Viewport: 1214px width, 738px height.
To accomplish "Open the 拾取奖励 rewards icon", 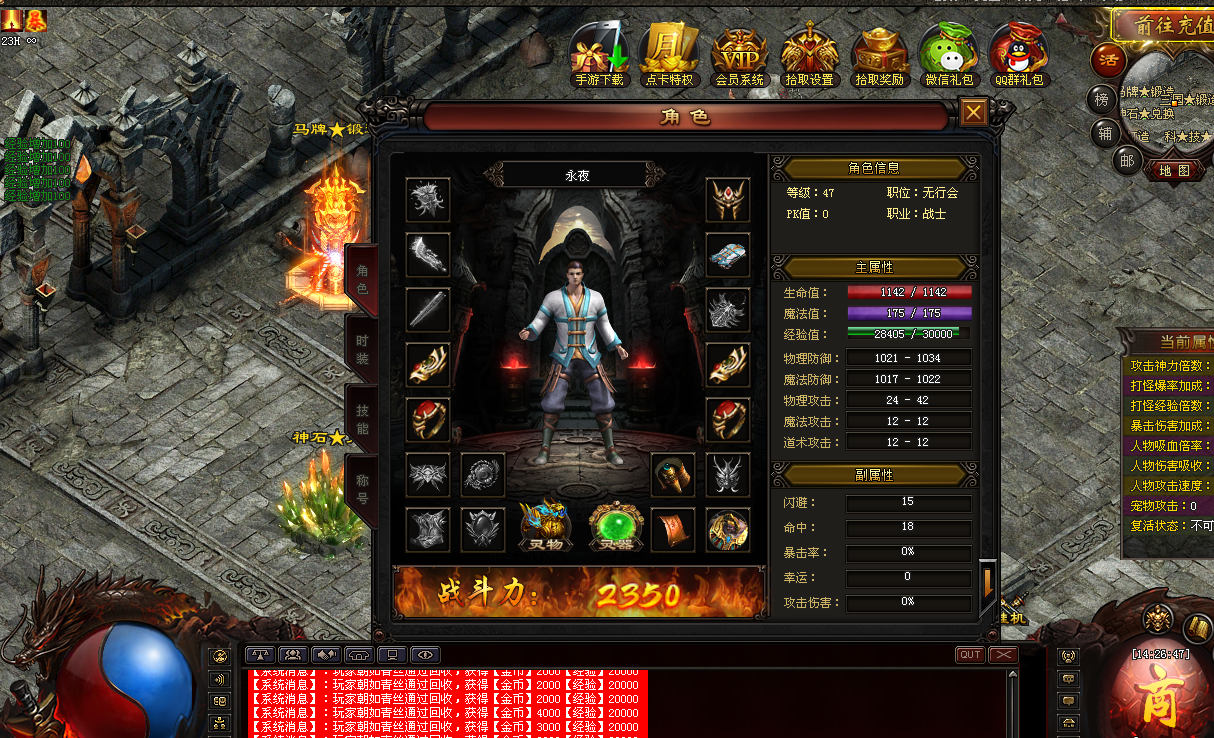I will click(879, 55).
